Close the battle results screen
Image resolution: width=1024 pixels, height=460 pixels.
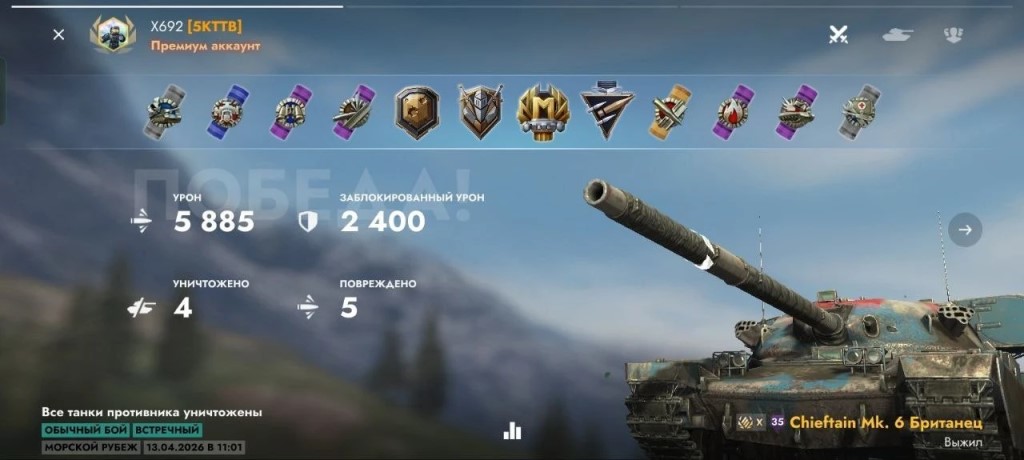[x=59, y=35]
